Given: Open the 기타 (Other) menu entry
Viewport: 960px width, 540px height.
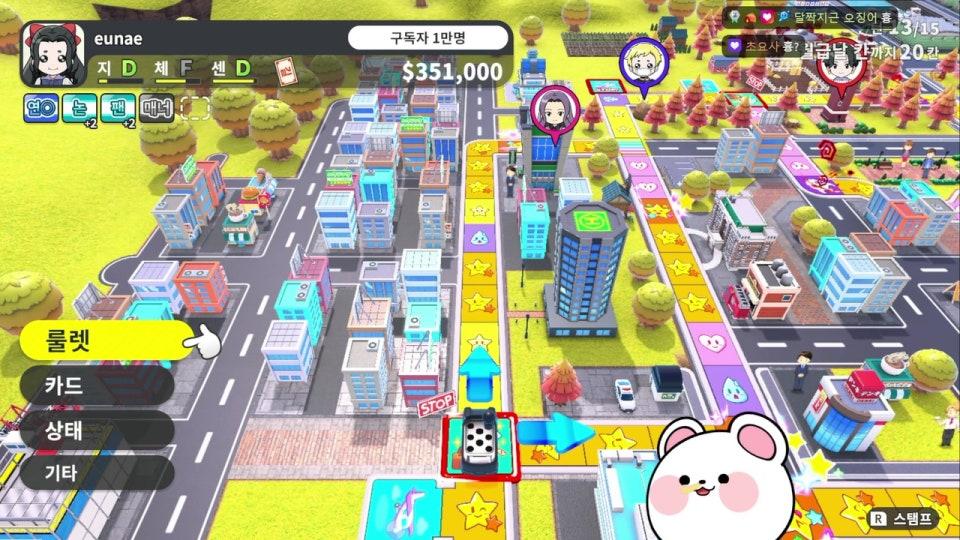Looking at the screenshot, I should coord(97,473).
